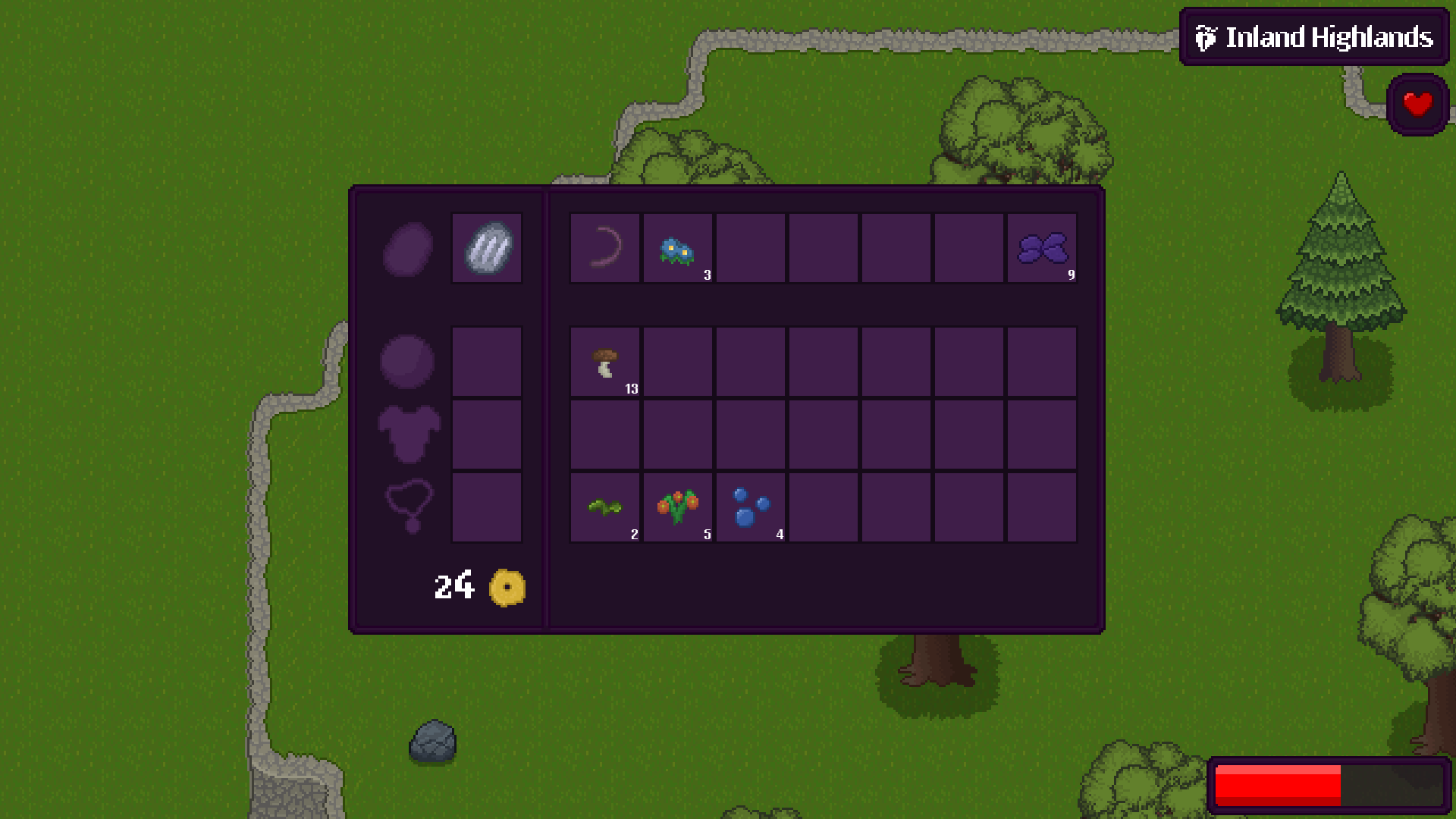Select the brown mushroom stack of 13
This screenshot has width=1456, height=819.
[x=605, y=362]
